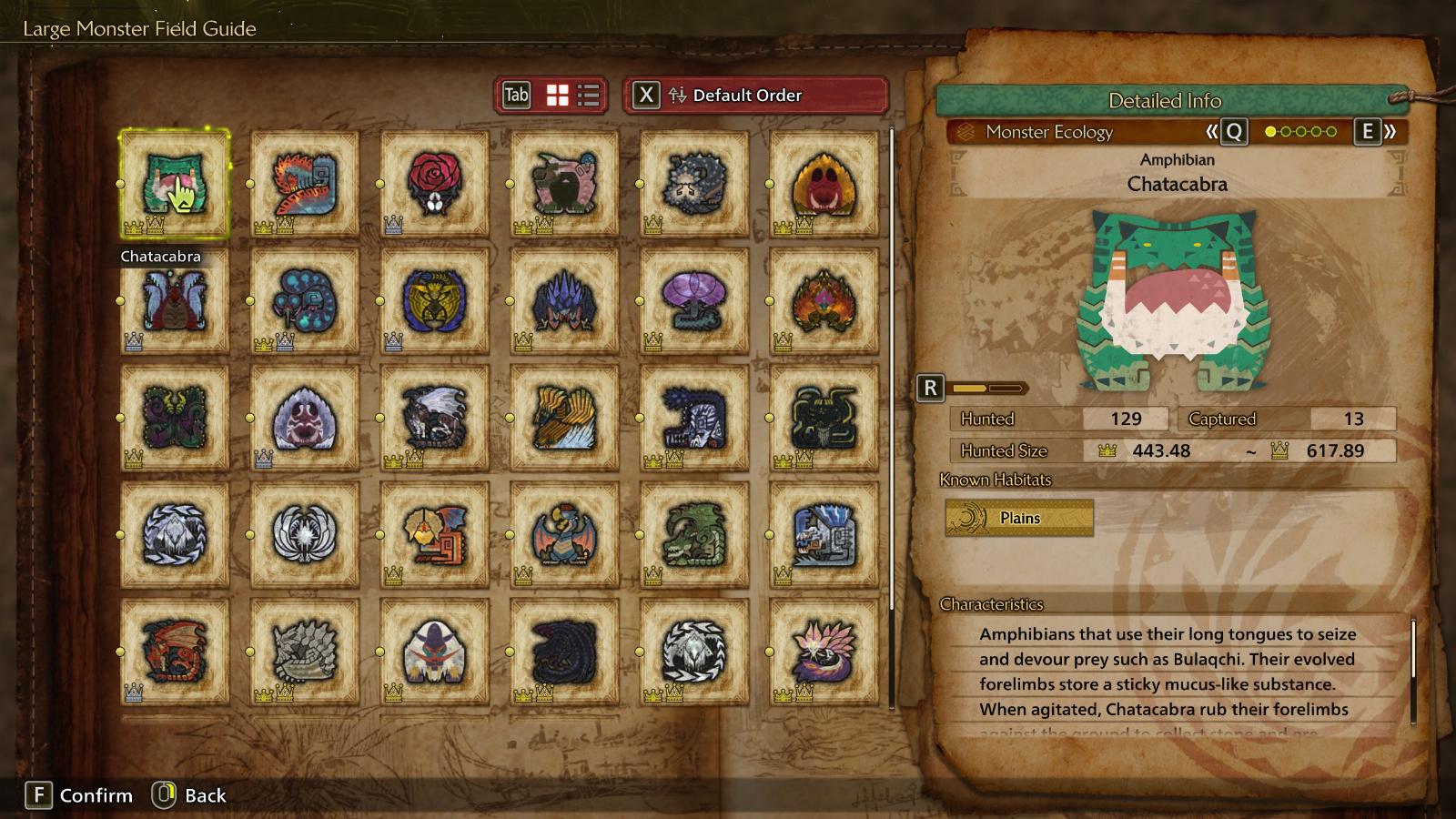Screen dimensions: 1456x819
Task: Change the Default Order sorting
Action: [x=755, y=96]
